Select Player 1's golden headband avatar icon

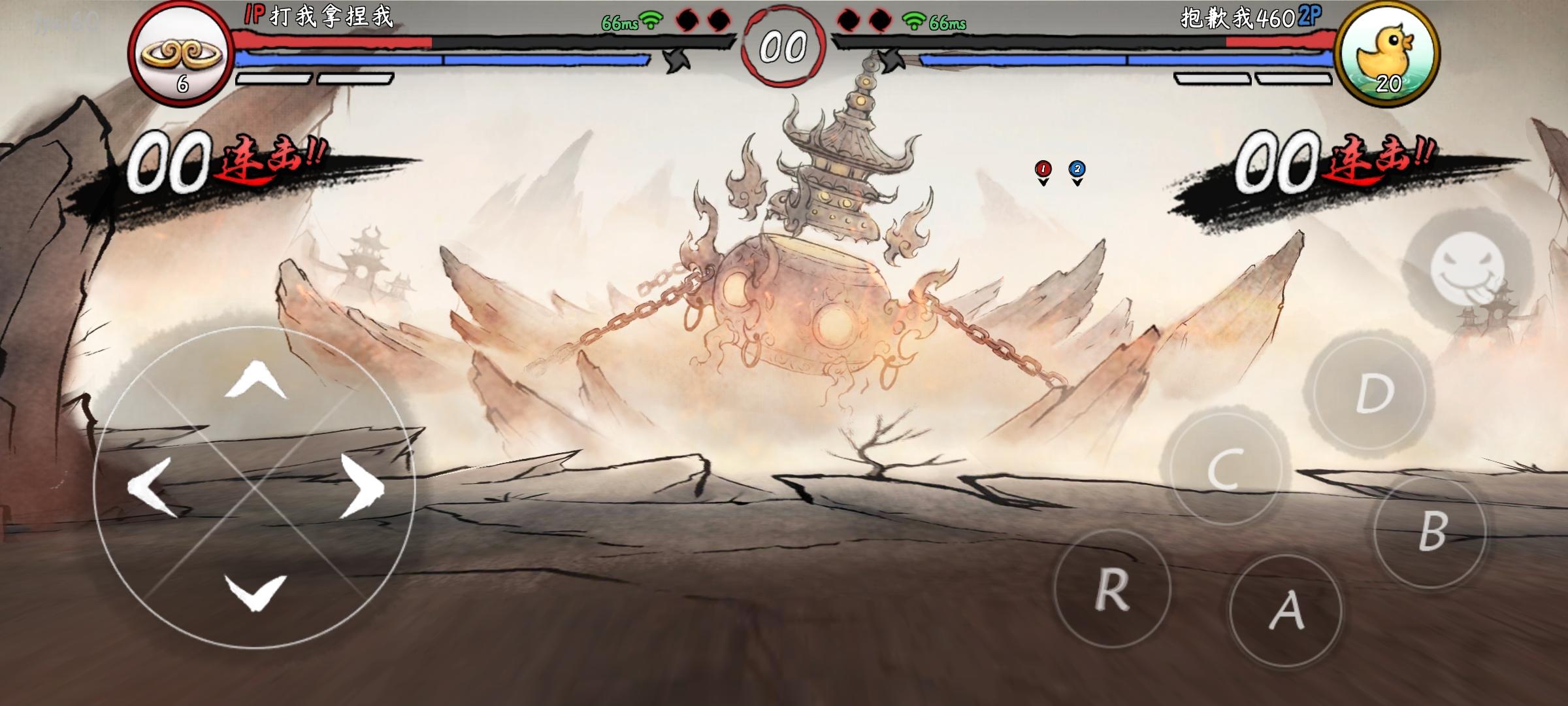click(180, 49)
